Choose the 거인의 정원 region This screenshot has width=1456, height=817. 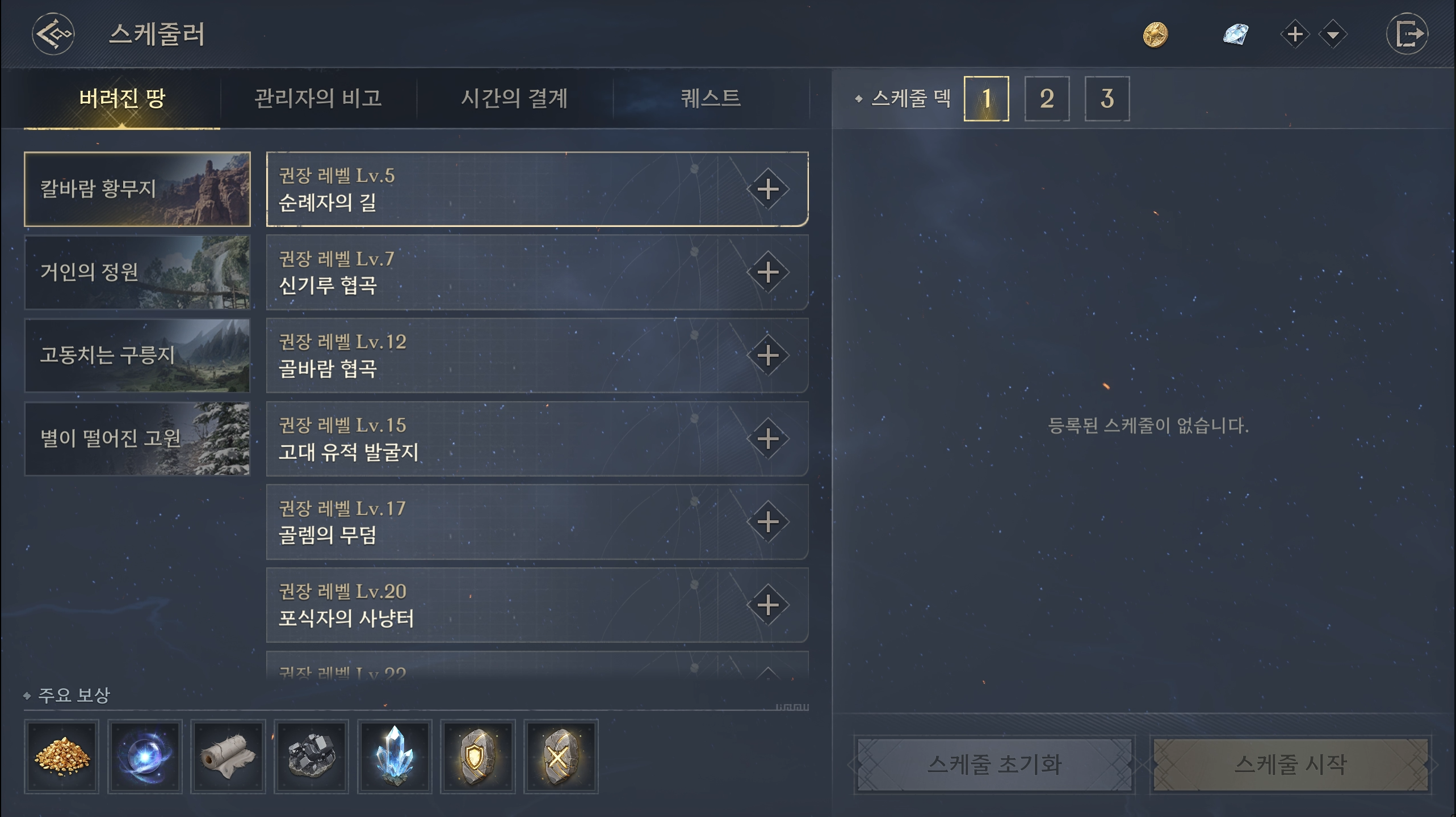137,272
